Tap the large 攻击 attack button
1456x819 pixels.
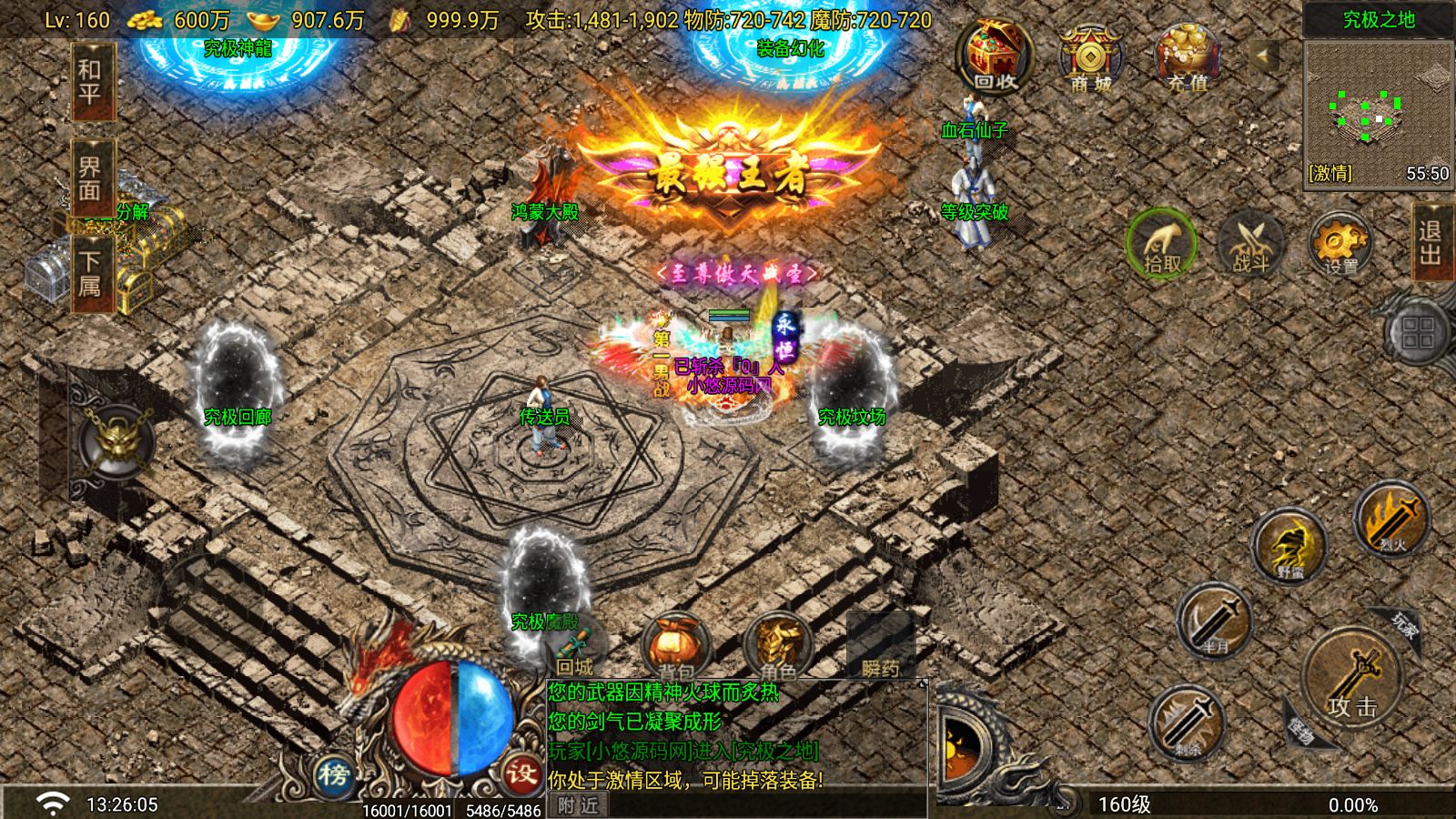click(1351, 678)
